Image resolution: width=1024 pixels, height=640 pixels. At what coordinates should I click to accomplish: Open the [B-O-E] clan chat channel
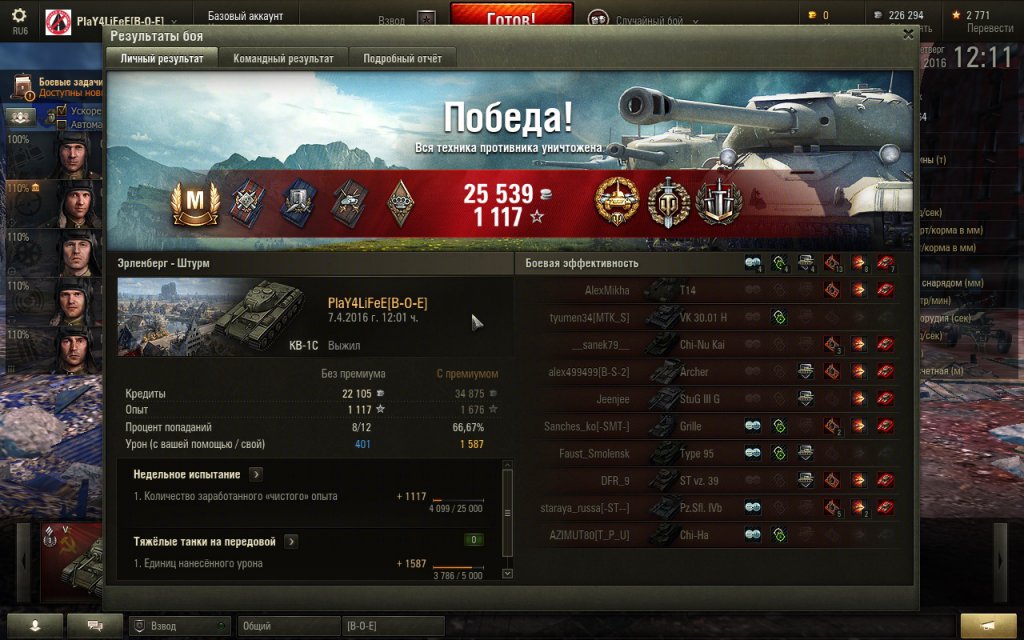coord(391,626)
